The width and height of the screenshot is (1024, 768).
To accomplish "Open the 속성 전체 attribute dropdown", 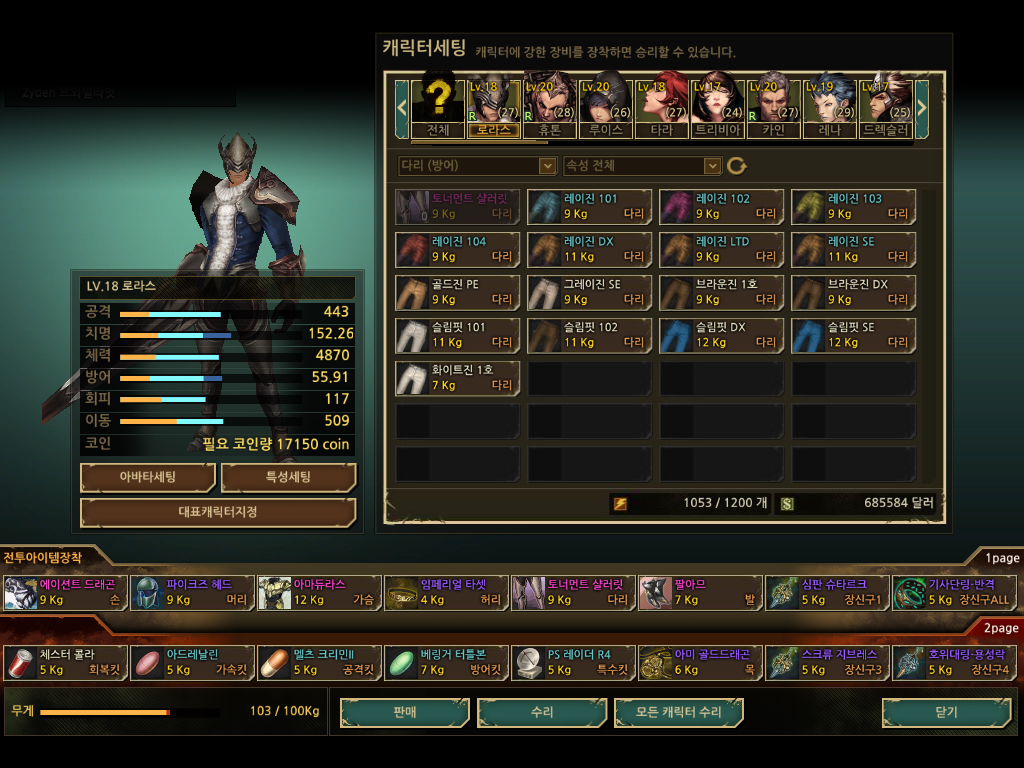I will tap(642, 165).
